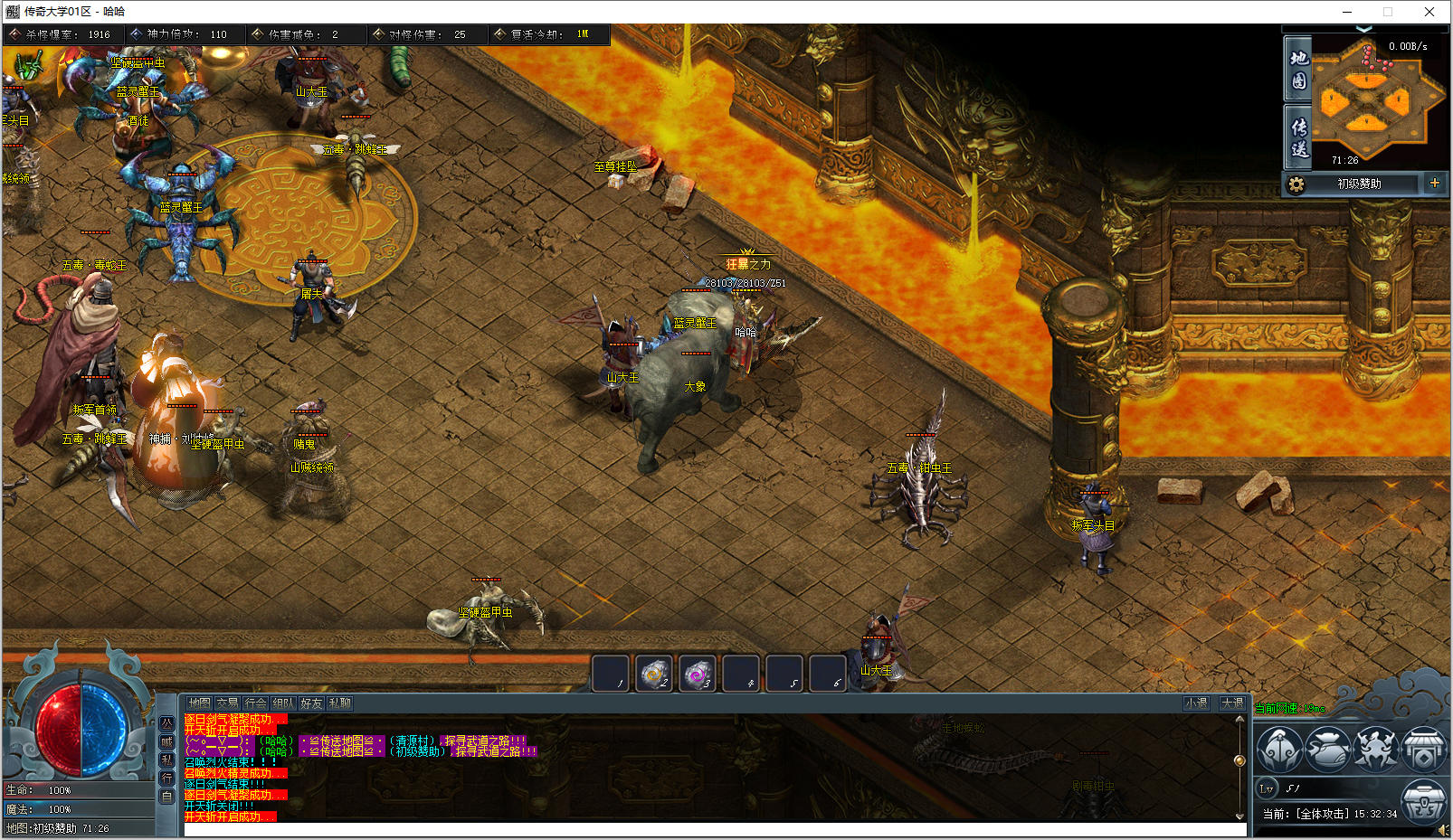Viewport: 1453px width, 840px height.
Task: Choose the 私聊 private chat tab
Action: [x=339, y=703]
